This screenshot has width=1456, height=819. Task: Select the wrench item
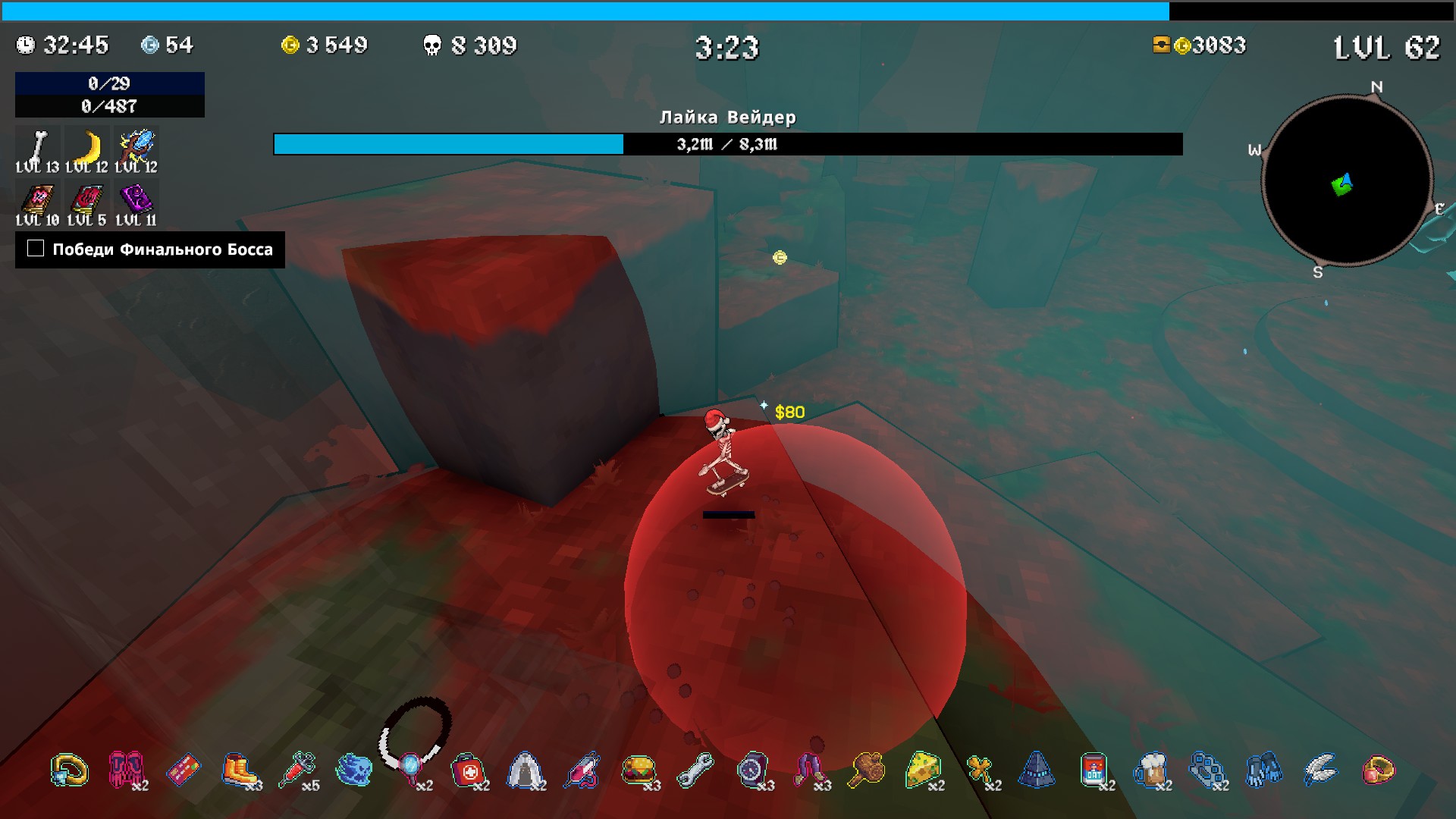pos(695,770)
